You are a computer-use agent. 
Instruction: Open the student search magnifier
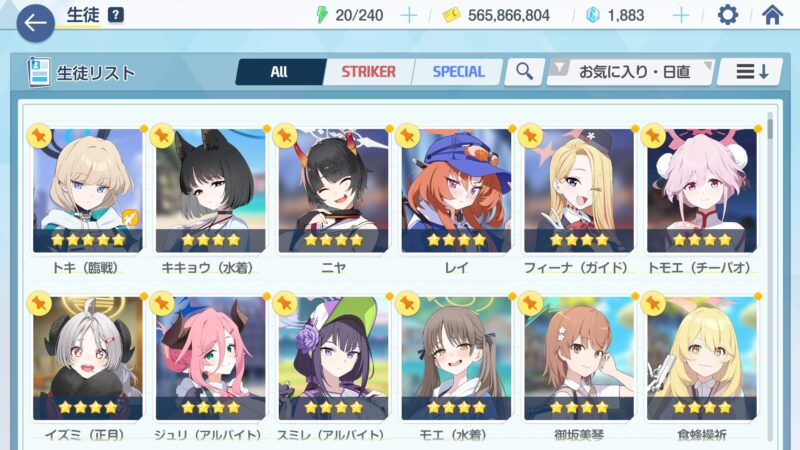tap(523, 72)
